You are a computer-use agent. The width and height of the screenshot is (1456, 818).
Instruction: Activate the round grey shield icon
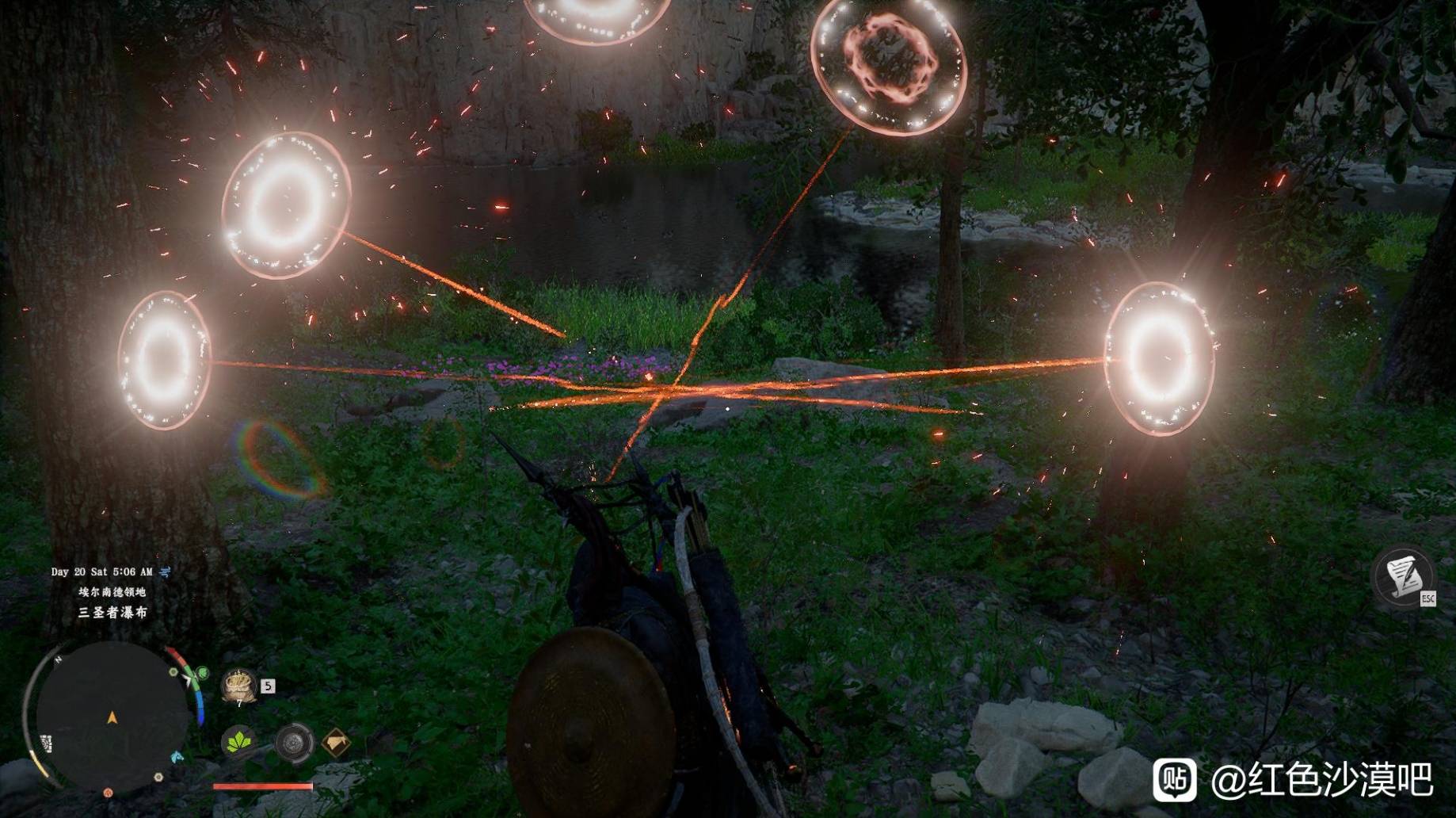click(x=294, y=743)
